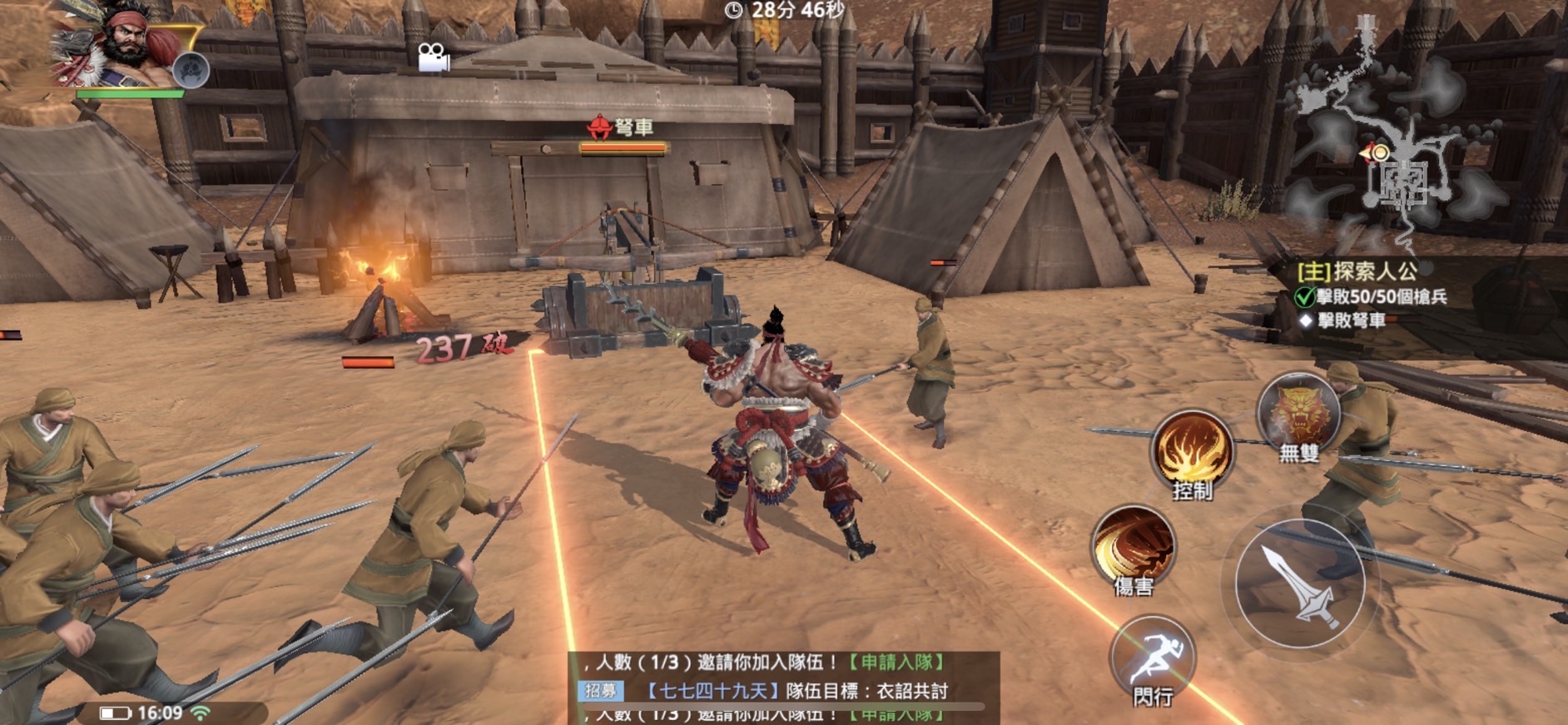The image size is (1568, 725).
Task: Activate the 無雙 musou skill
Action: tap(1298, 413)
